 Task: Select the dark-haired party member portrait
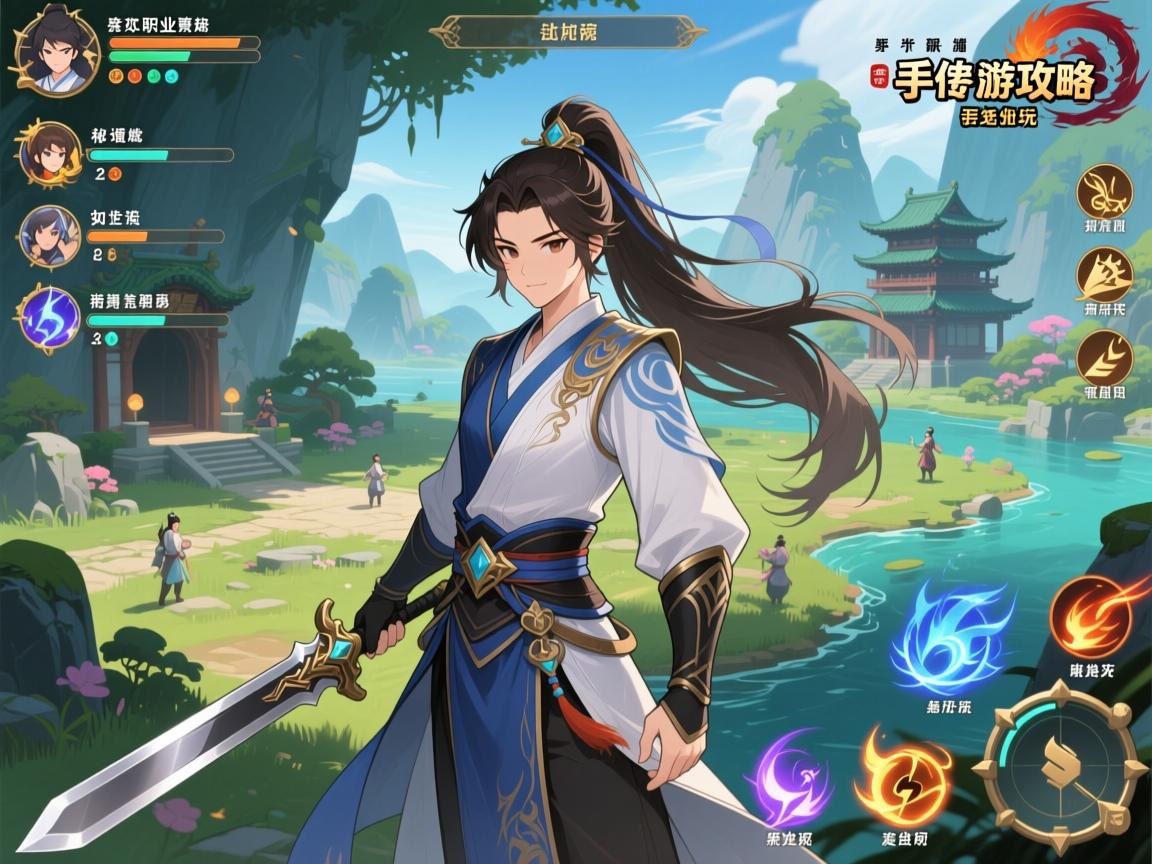click(x=50, y=237)
